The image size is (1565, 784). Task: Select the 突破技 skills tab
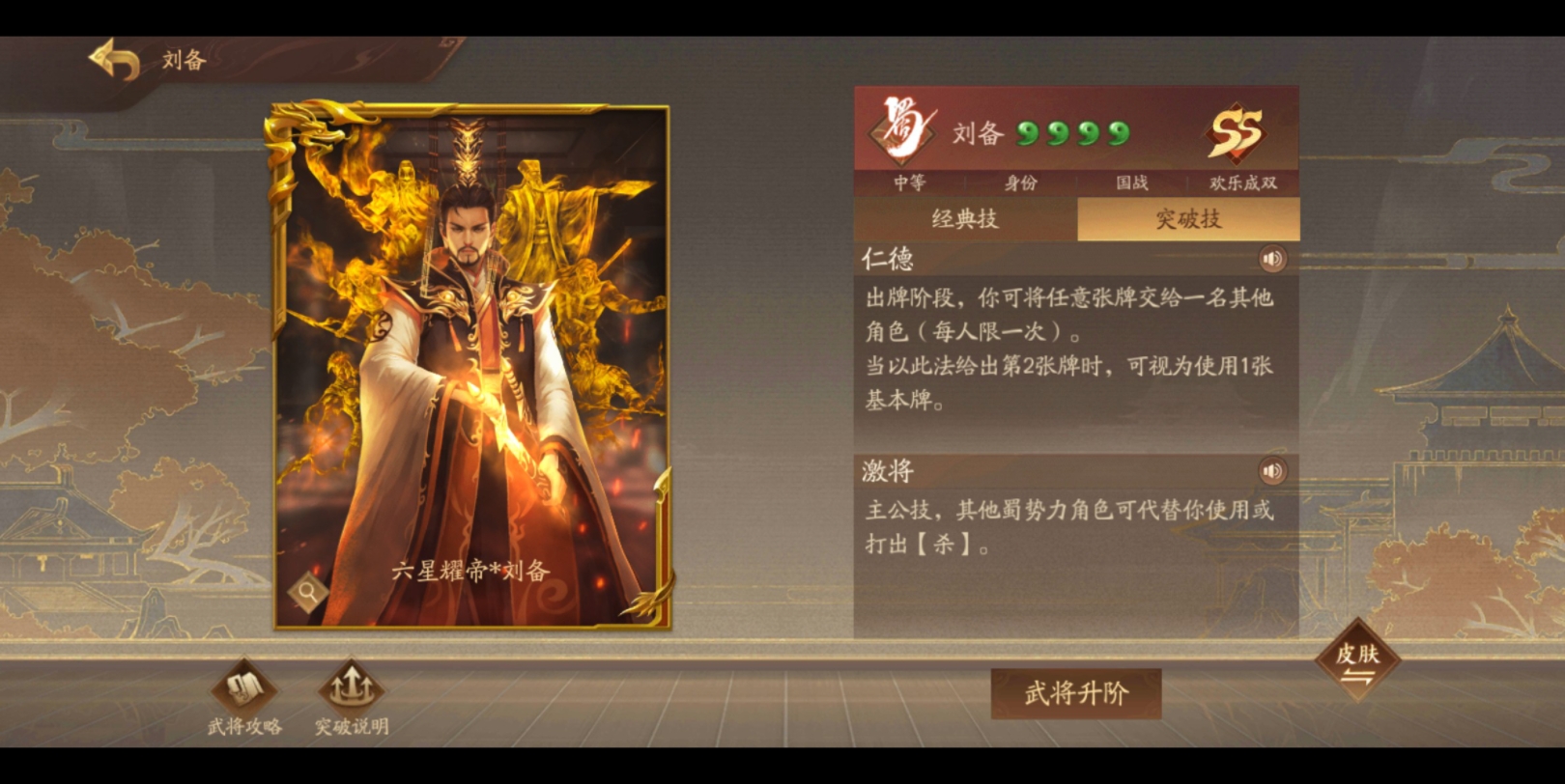point(1189,219)
